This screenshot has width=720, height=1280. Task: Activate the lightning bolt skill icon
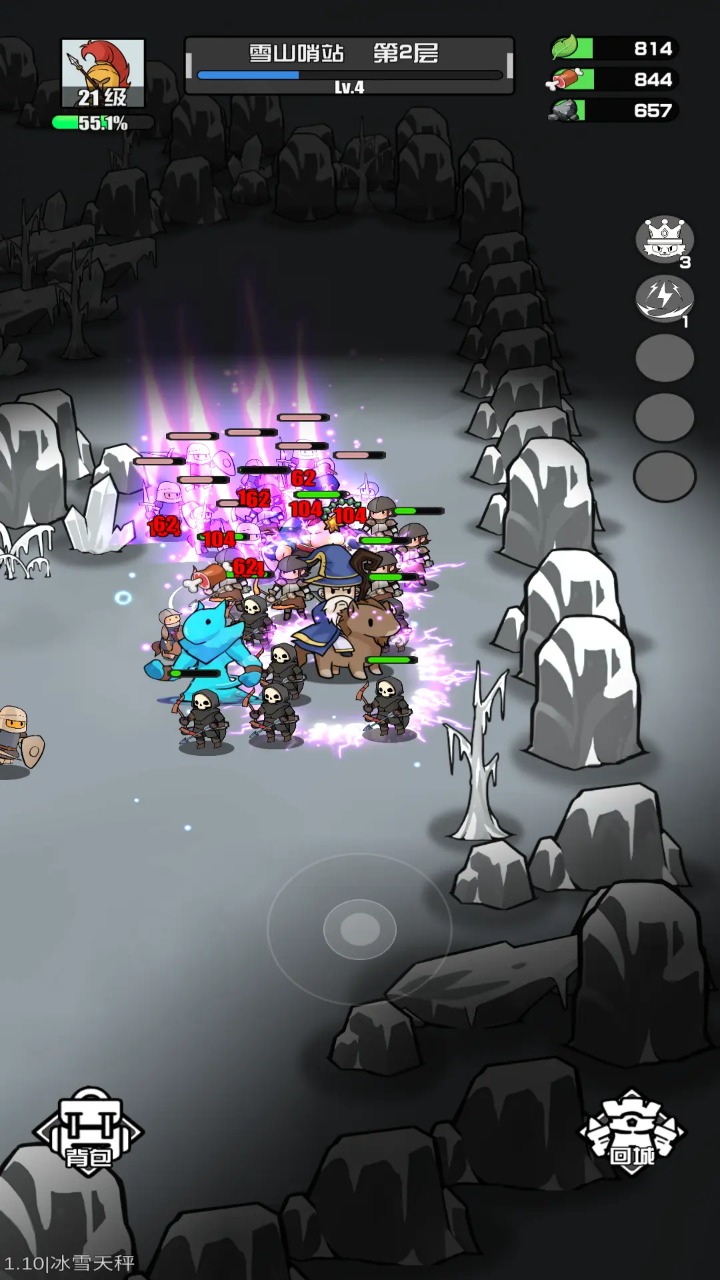point(665,298)
